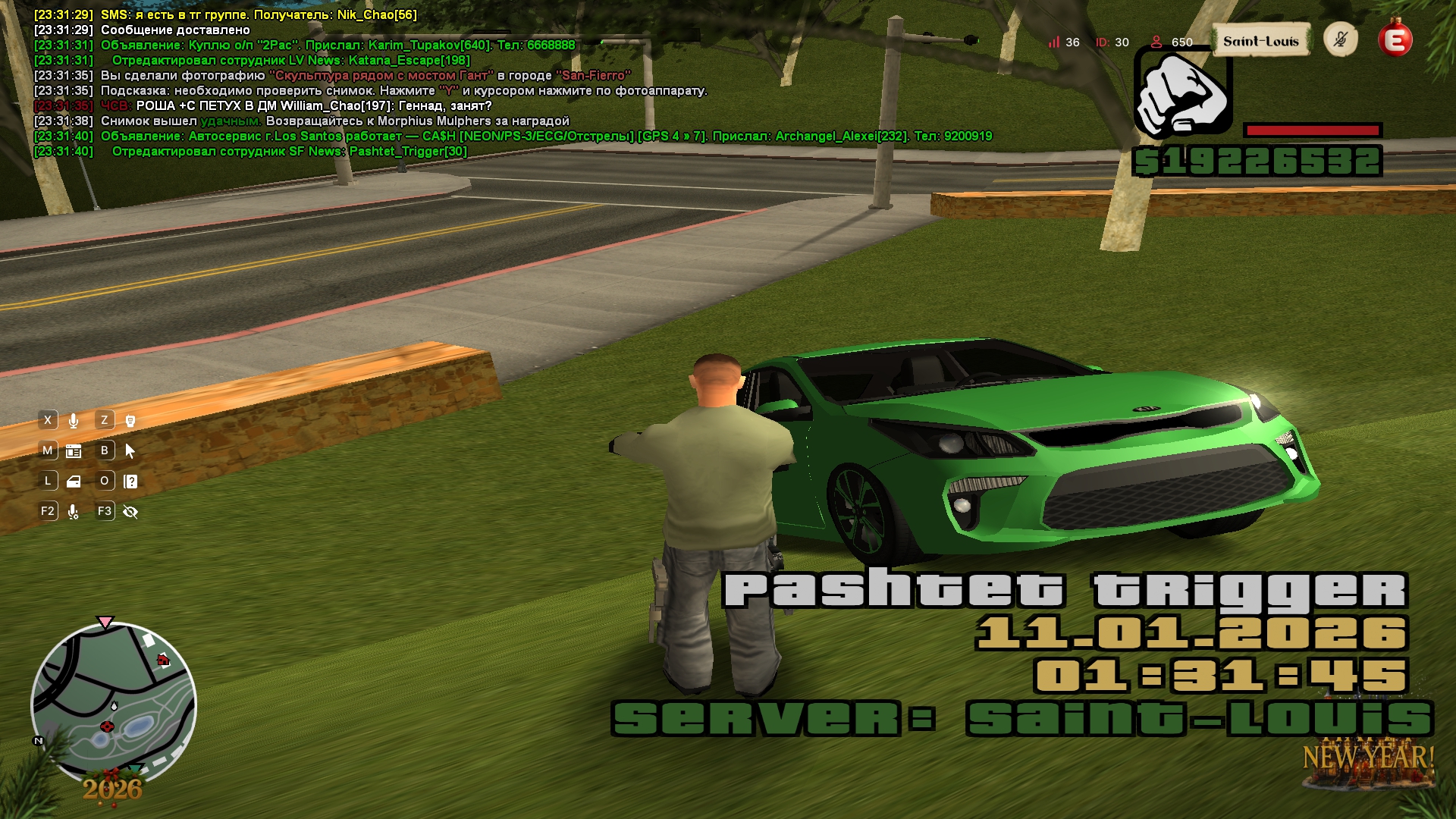Open the menu window panel icon
This screenshot has width=1456, height=819.
[74, 451]
